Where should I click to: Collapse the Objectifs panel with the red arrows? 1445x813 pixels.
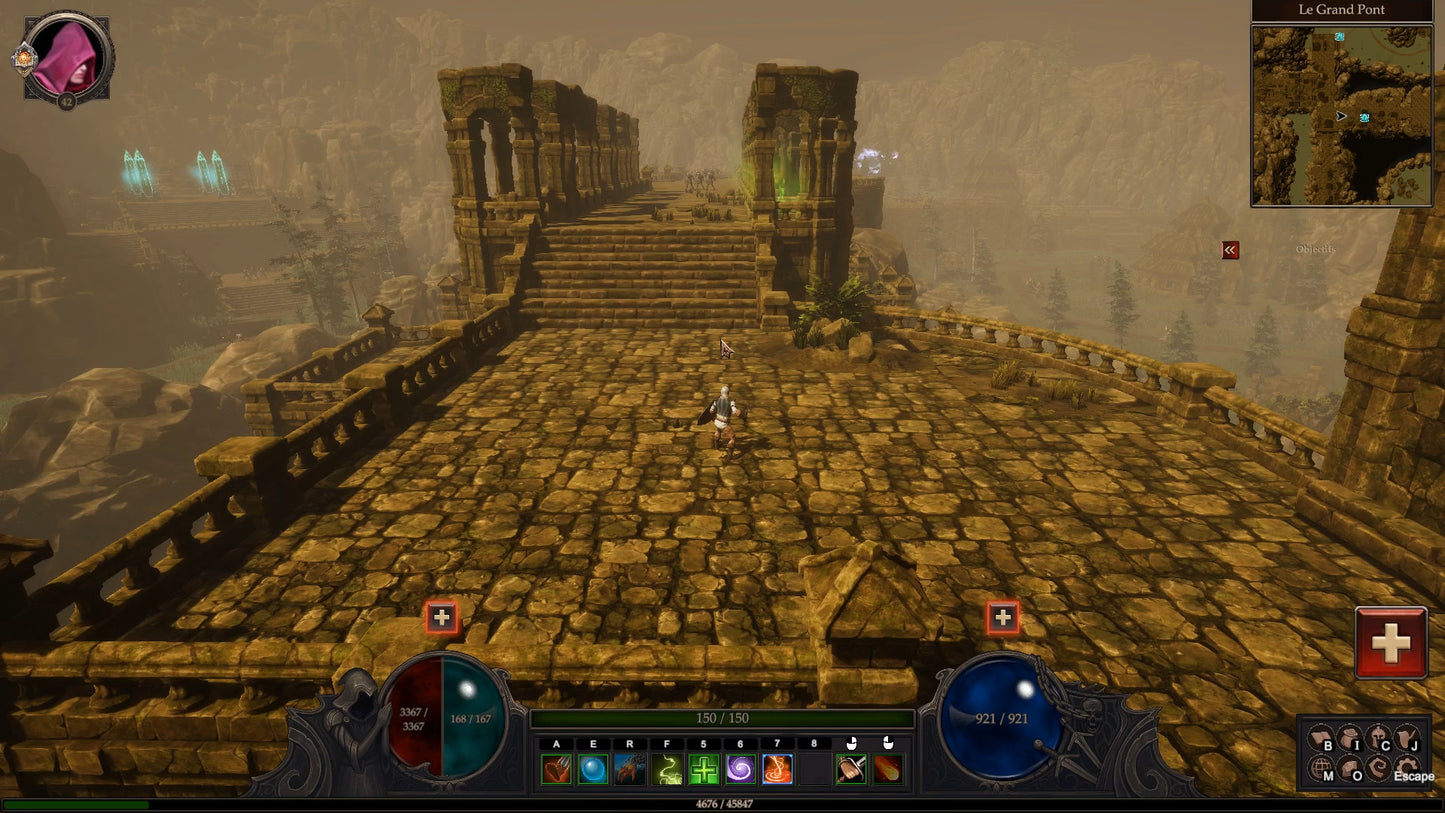(x=1230, y=250)
